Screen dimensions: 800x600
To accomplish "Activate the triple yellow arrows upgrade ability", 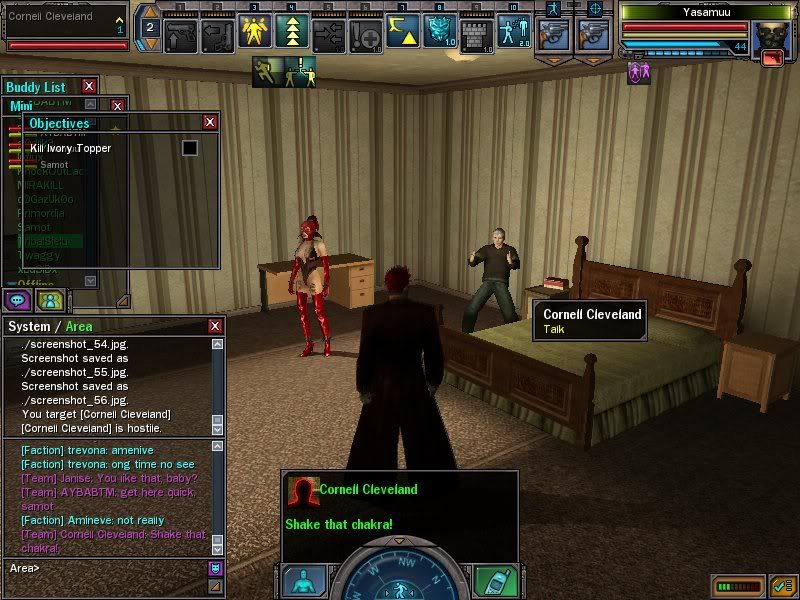I will (291, 34).
